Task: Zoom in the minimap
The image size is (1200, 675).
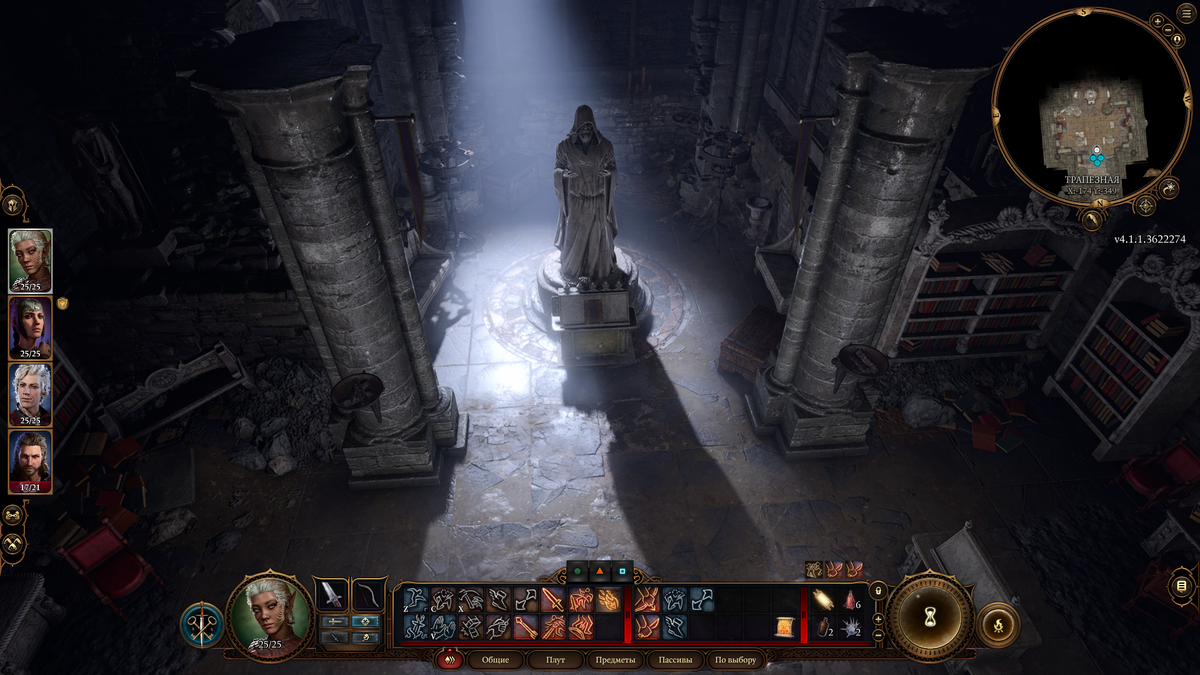Action: coord(1156,20)
